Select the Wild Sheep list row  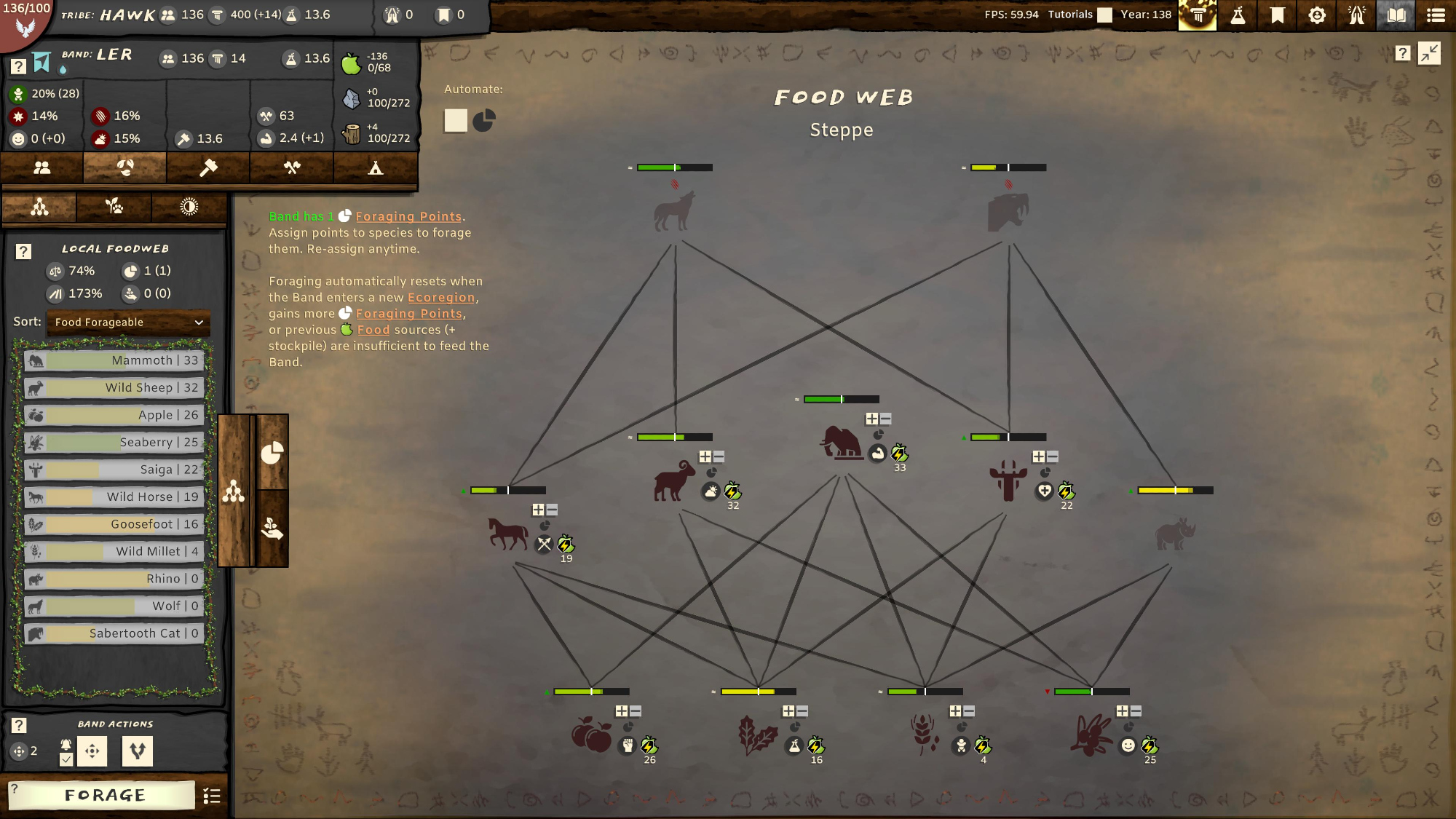[x=114, y=388]
